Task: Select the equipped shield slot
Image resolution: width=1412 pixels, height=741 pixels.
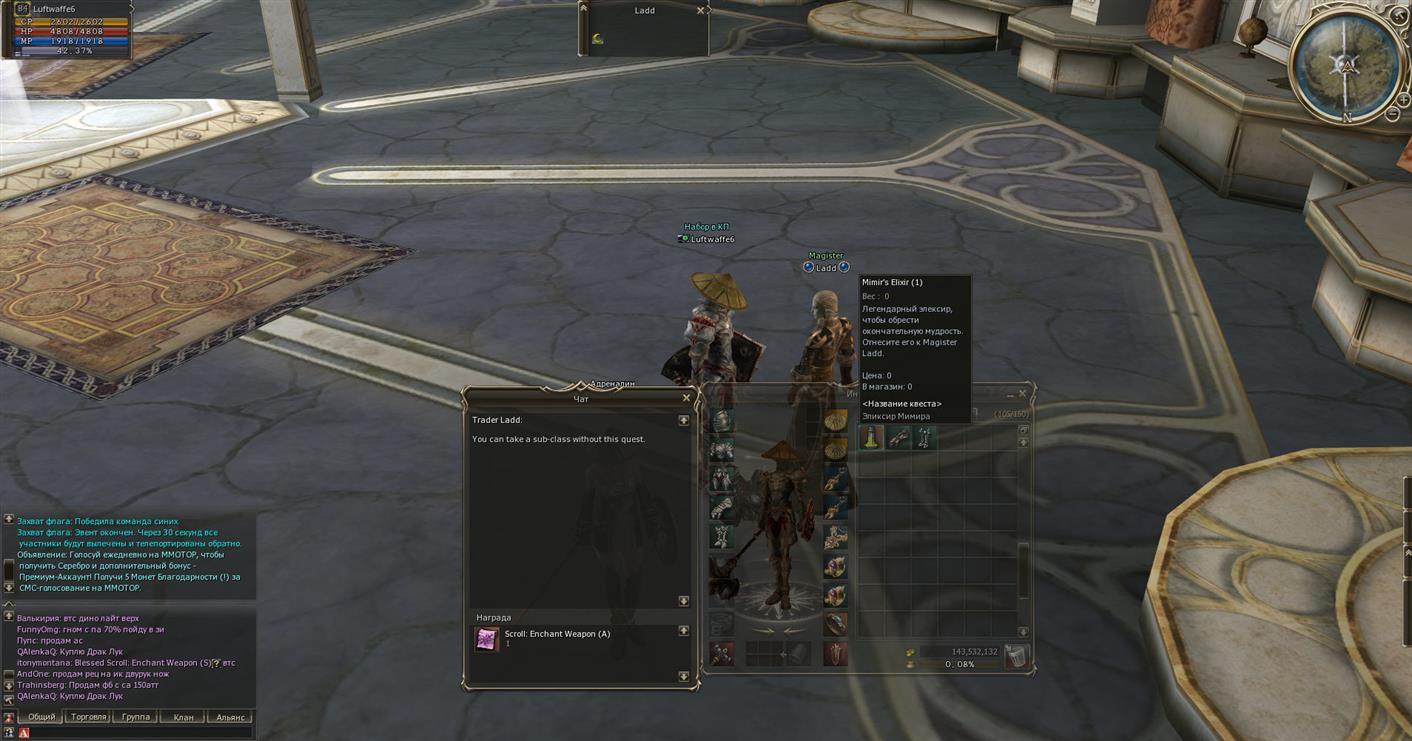Action: pos(835,654)
